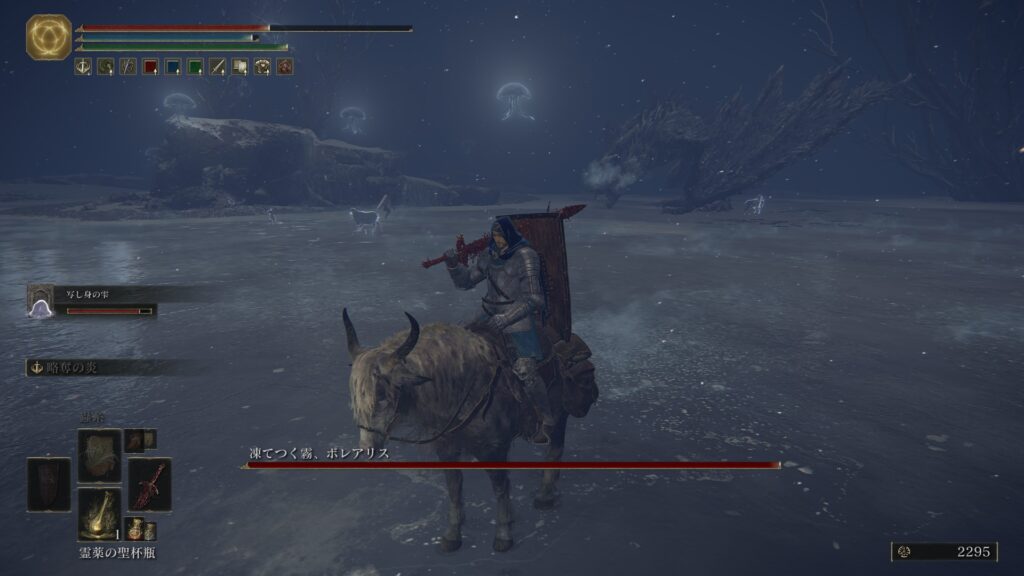This screenshot has height=576, width=1024.
Task: Click the scroll buff status icon
Action: pos(240,67)
